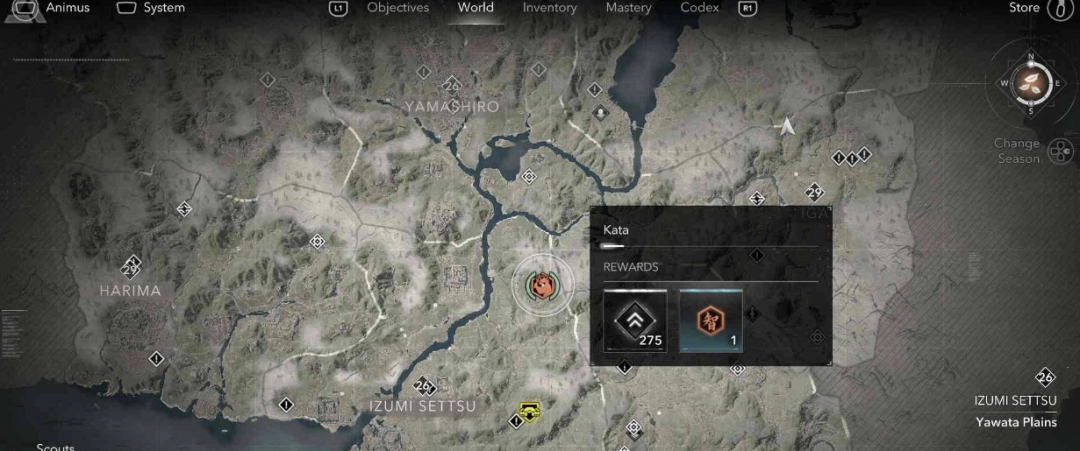Screen dimensions: 1080x451
Task: Select the knowledge point reward tile
Action: pos(711,322)
